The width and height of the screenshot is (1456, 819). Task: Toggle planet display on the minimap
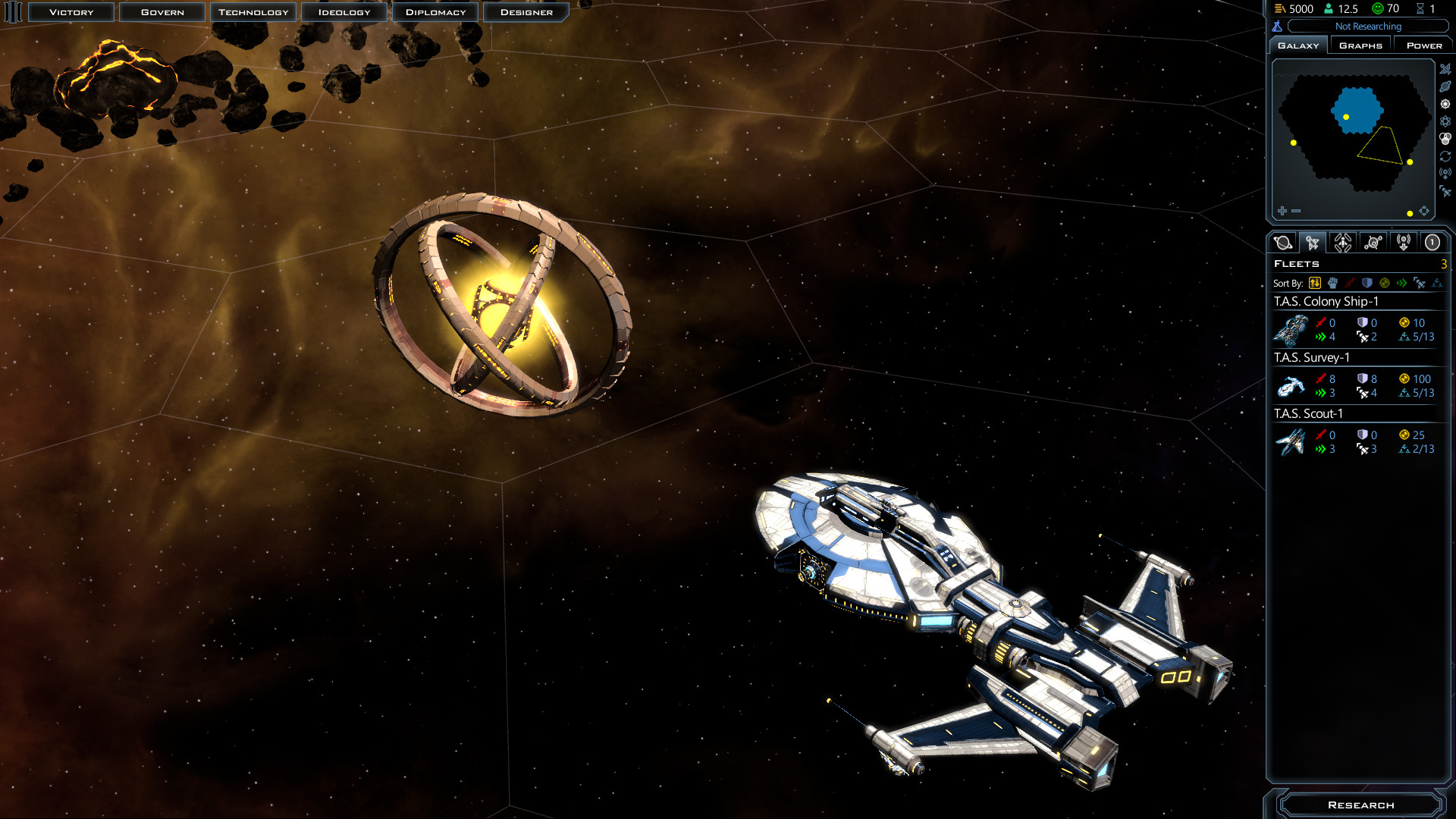1445,86
